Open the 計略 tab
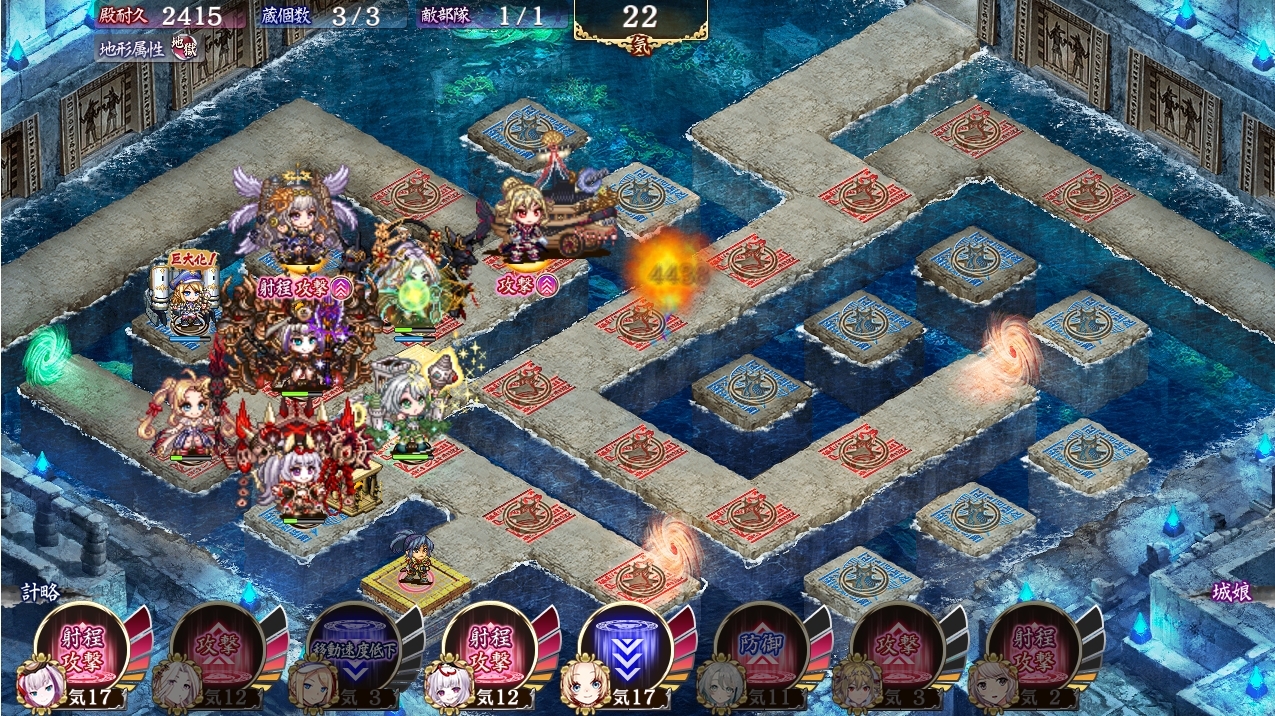The image size is (1275, 716). (43, 592)
